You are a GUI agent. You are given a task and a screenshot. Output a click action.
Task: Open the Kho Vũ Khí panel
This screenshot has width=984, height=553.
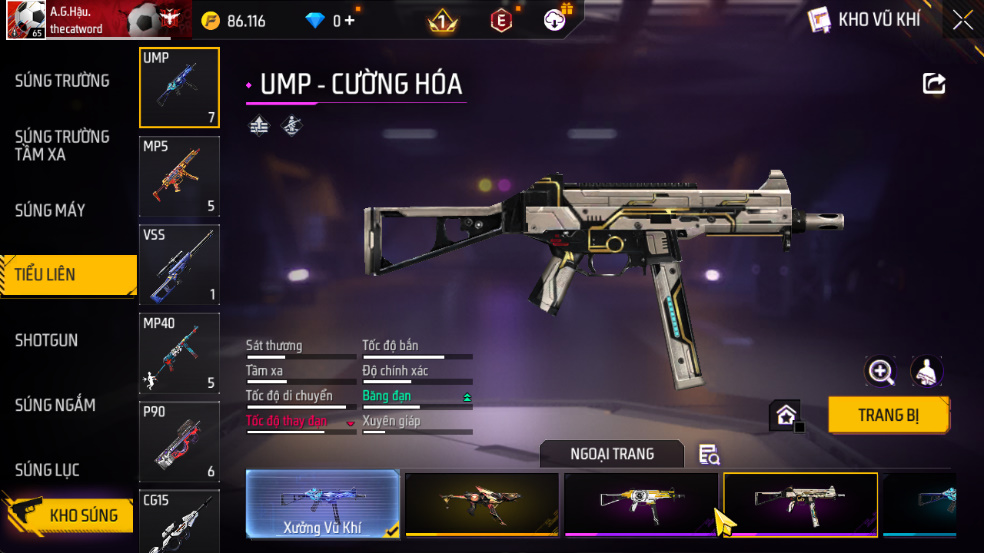(x=863, y=20)
